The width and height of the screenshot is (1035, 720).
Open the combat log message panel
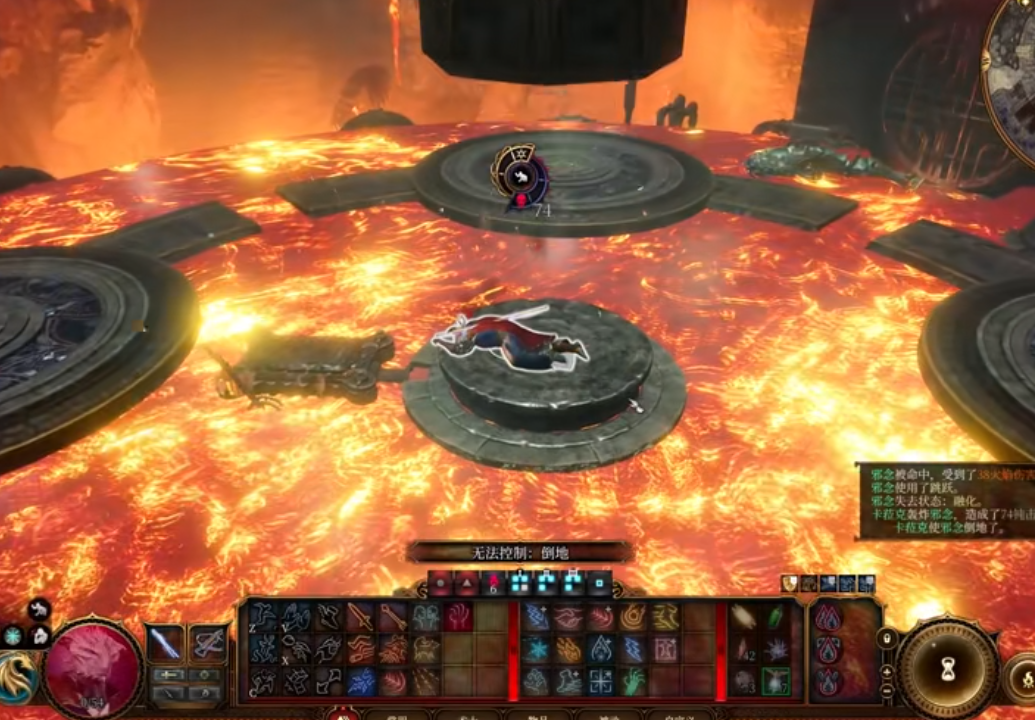click(944, 500)
